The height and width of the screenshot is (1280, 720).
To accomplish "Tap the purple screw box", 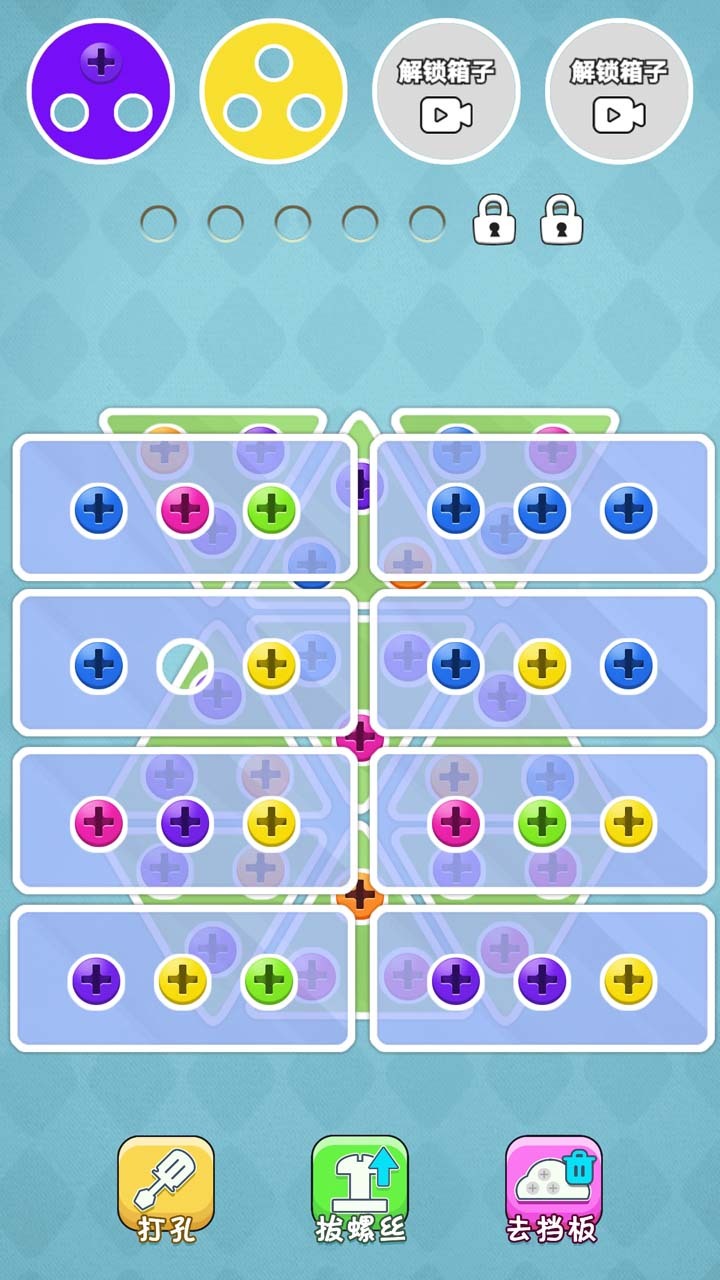I will (x=101, y=91).
